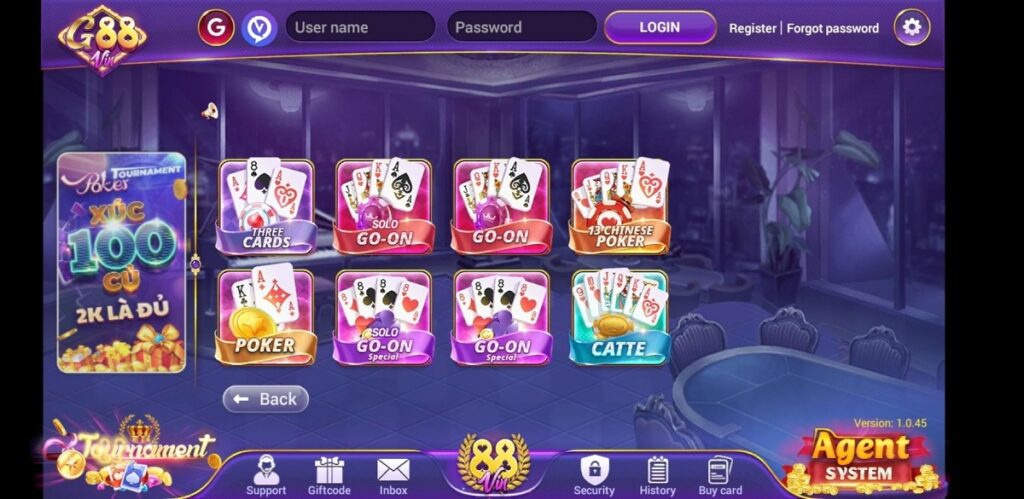This screenshot has height=499, width=1024.
Task: Check the Inbox envelope
Action: click(x=393, y=474)
